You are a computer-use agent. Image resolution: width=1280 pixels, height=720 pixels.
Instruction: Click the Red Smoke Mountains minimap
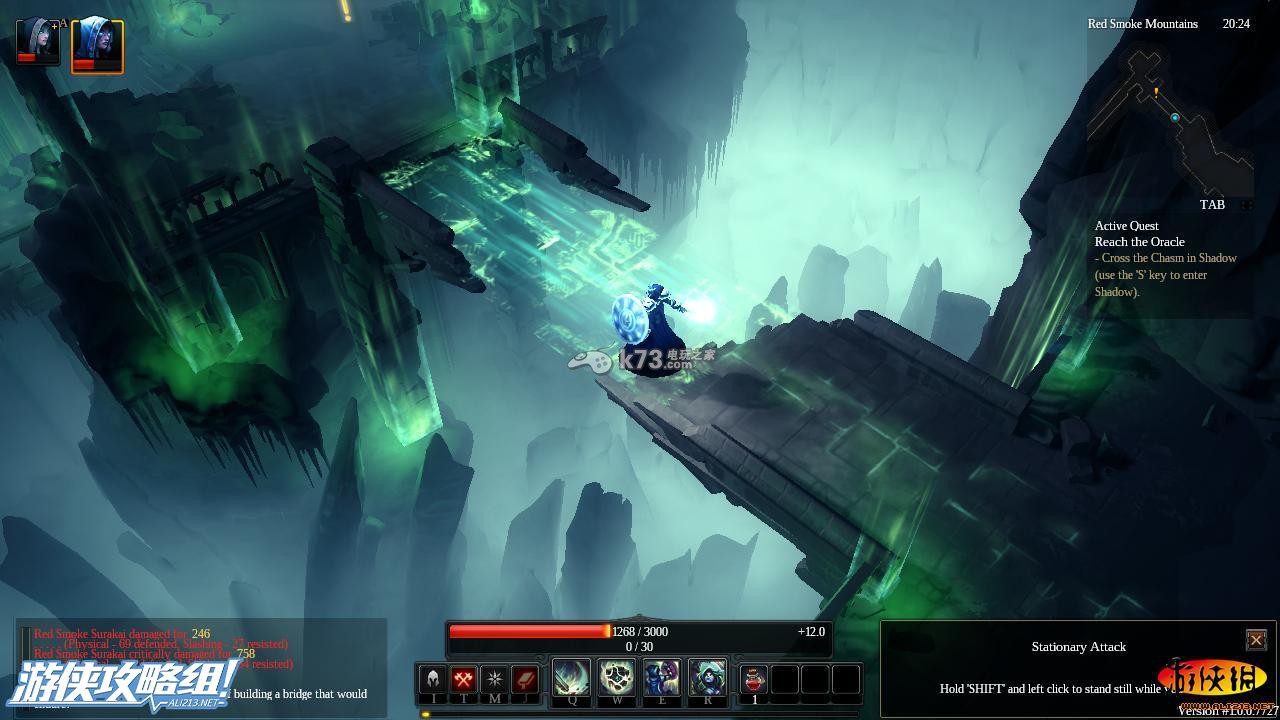click(1170, 120)
